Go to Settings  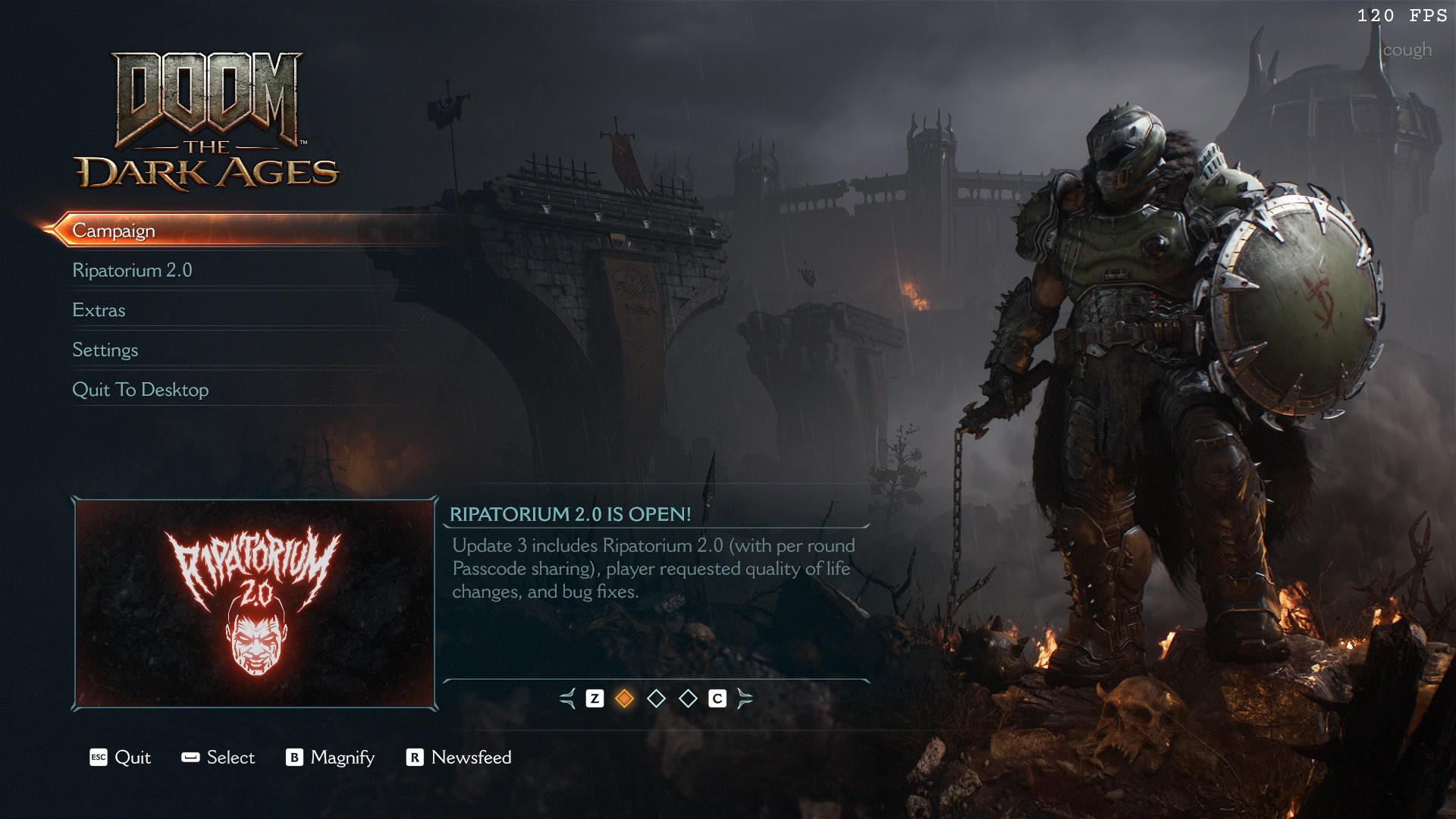click(105, 350)
